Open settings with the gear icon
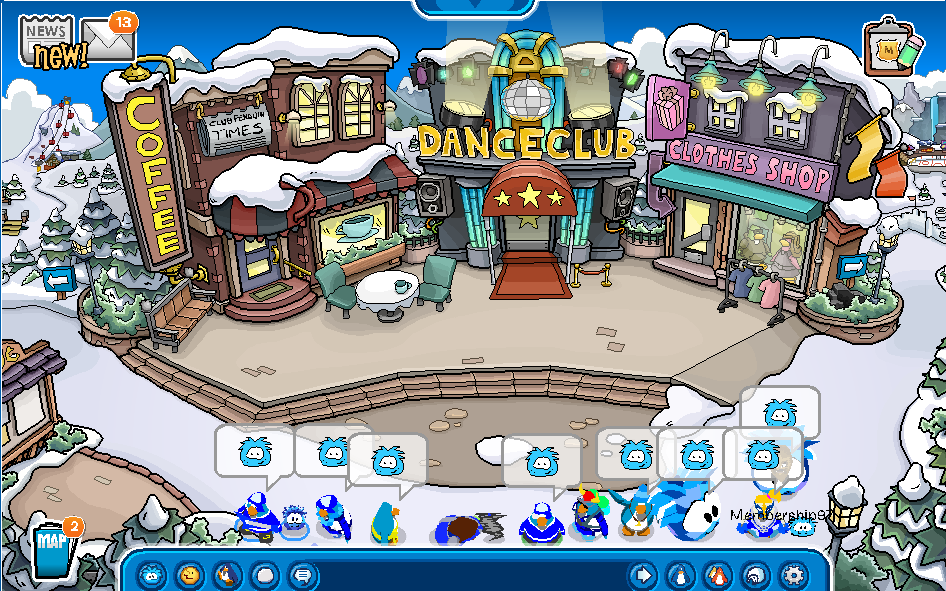946x591 pixels. tap(794, 575)
